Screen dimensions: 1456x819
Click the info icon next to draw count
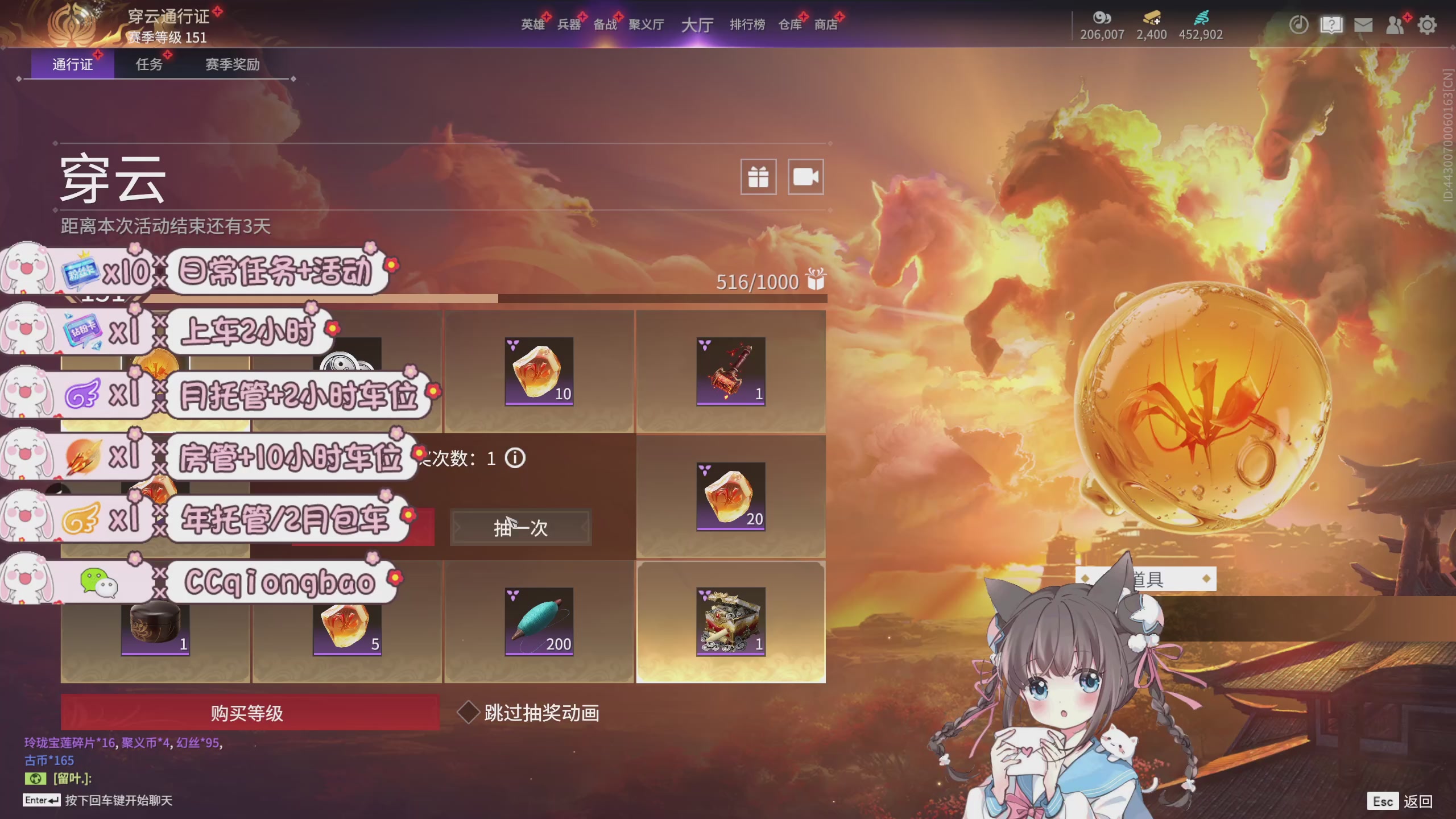click(515, 459)
